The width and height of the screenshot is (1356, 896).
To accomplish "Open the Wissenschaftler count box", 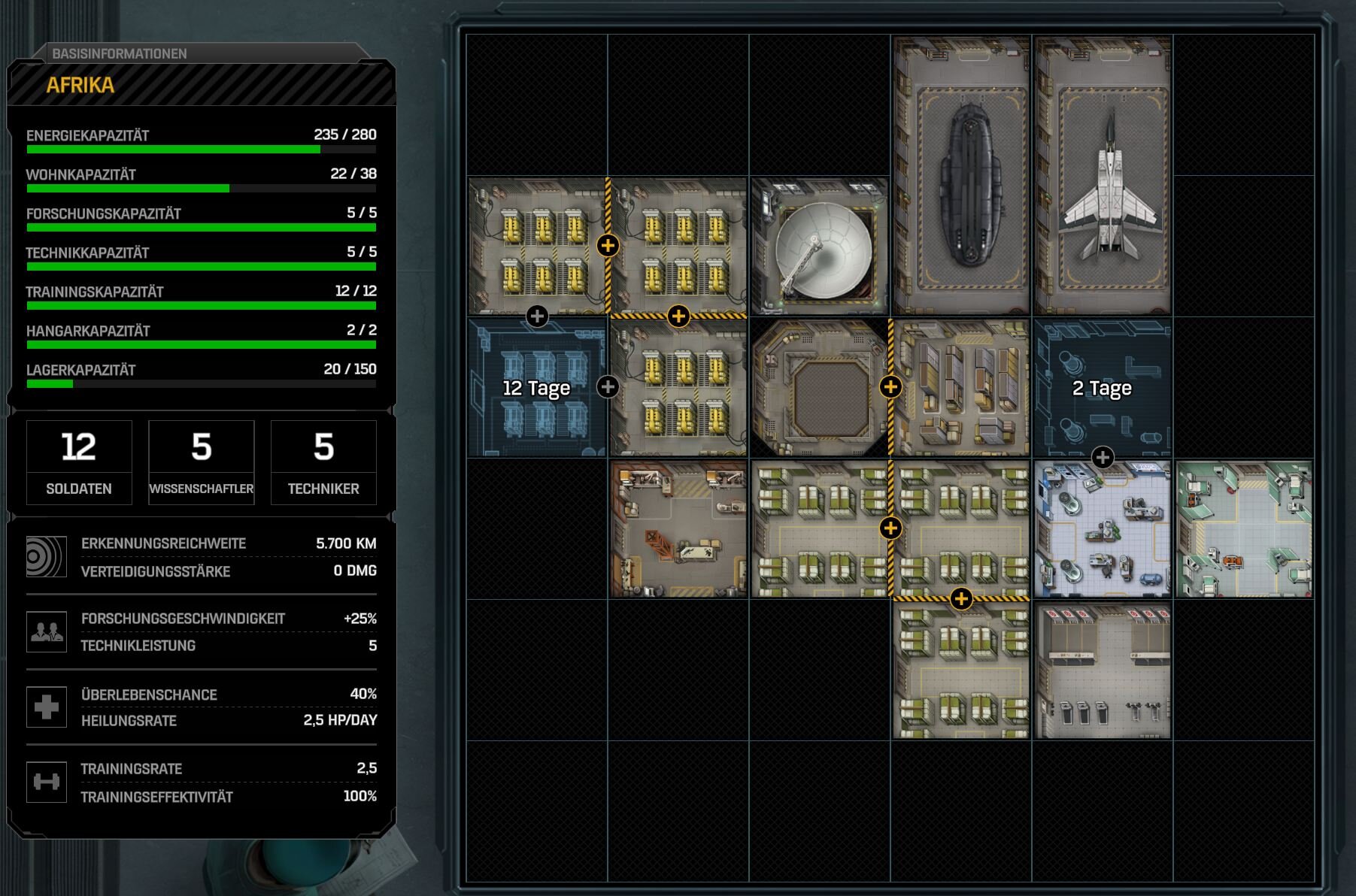I will pos(202,462).
